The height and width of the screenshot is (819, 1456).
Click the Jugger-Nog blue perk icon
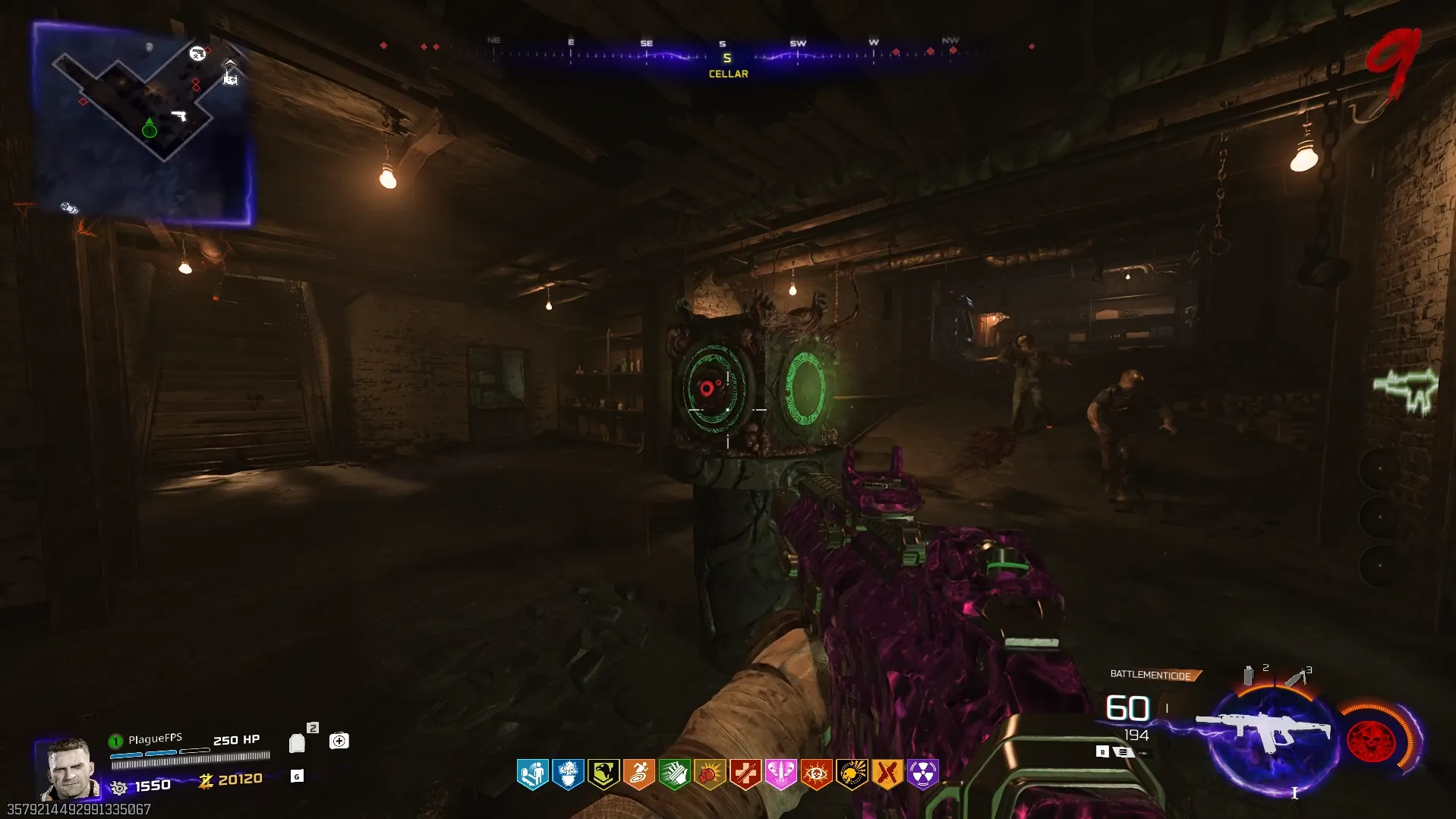(x=568, y=774)
